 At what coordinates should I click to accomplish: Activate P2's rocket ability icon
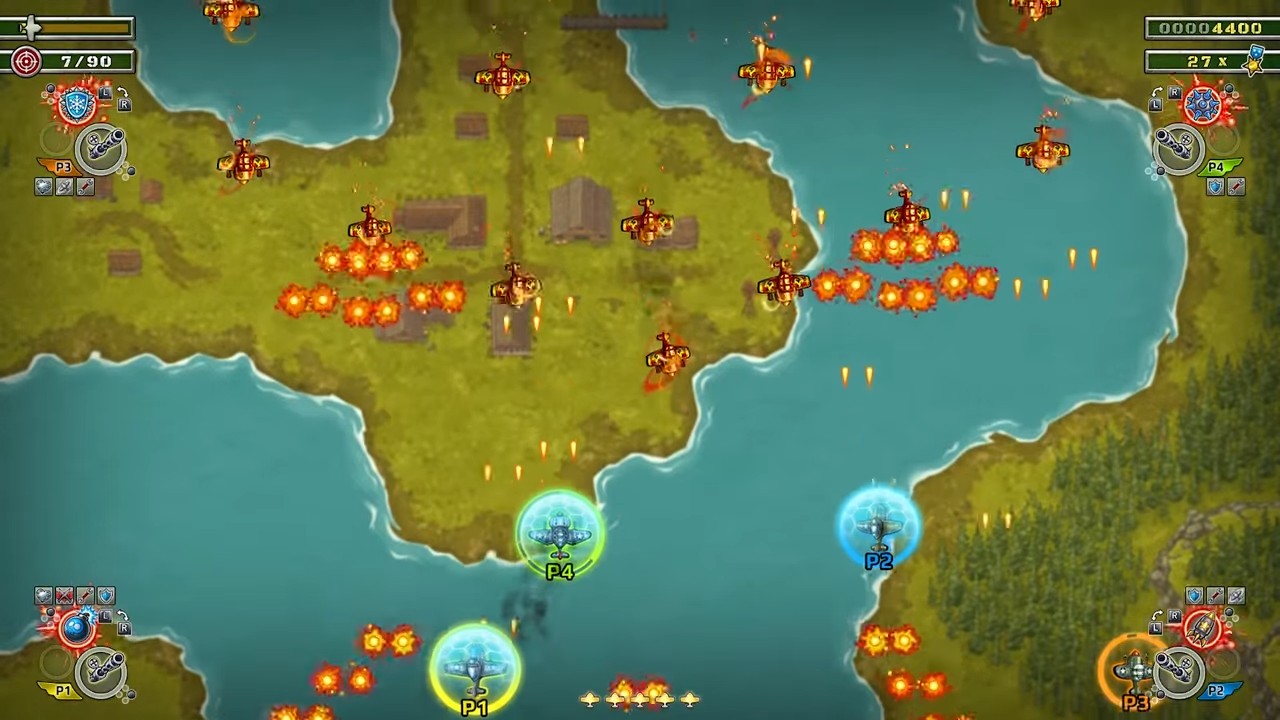[x=1203, y=628]
